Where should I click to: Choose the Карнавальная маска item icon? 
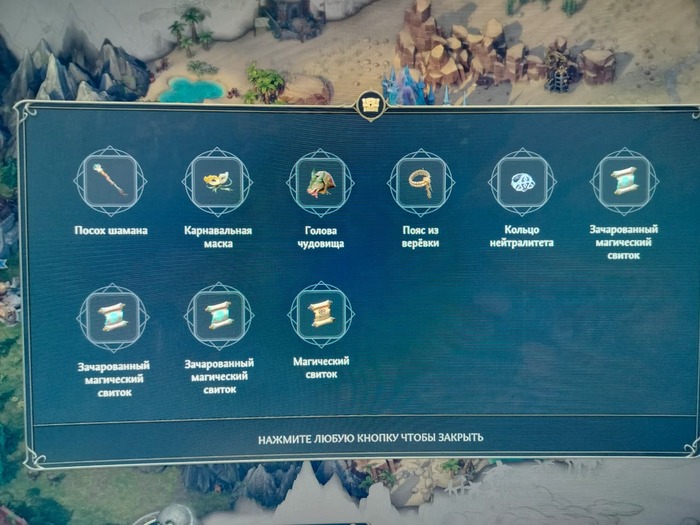[217, 182]
